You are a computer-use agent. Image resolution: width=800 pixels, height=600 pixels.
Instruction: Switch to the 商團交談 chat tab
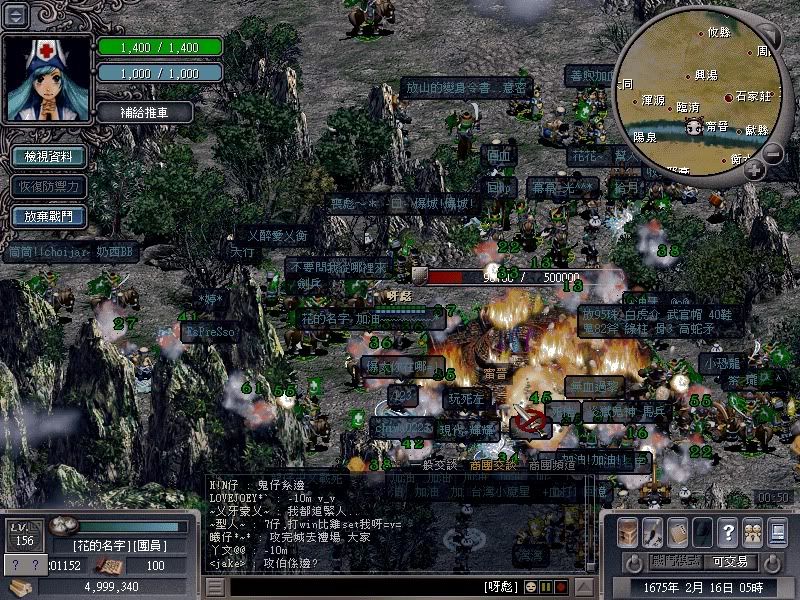pyautogui.click(x=494, y=464)
